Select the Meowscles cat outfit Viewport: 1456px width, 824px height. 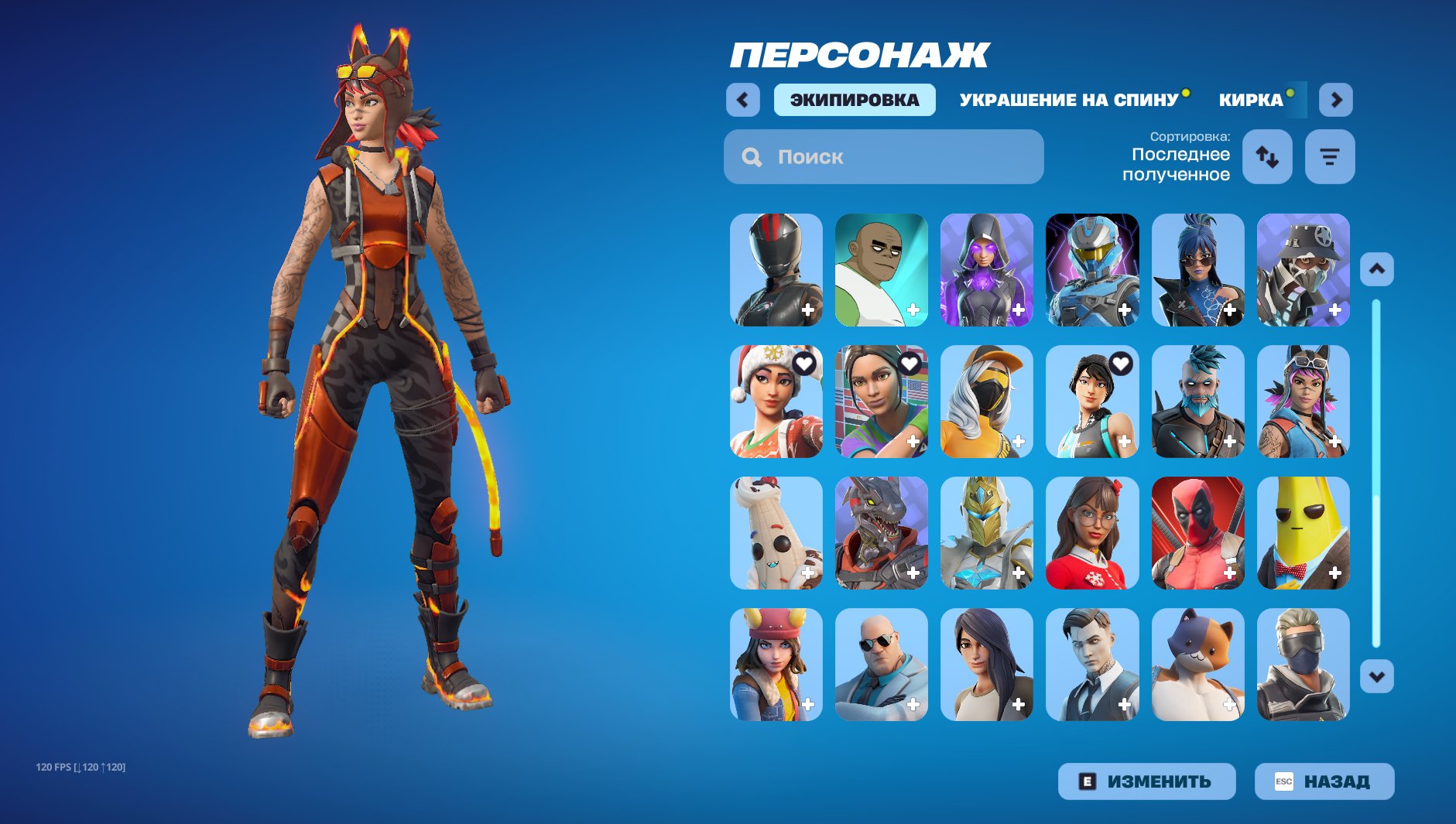tap(1197, 665)
